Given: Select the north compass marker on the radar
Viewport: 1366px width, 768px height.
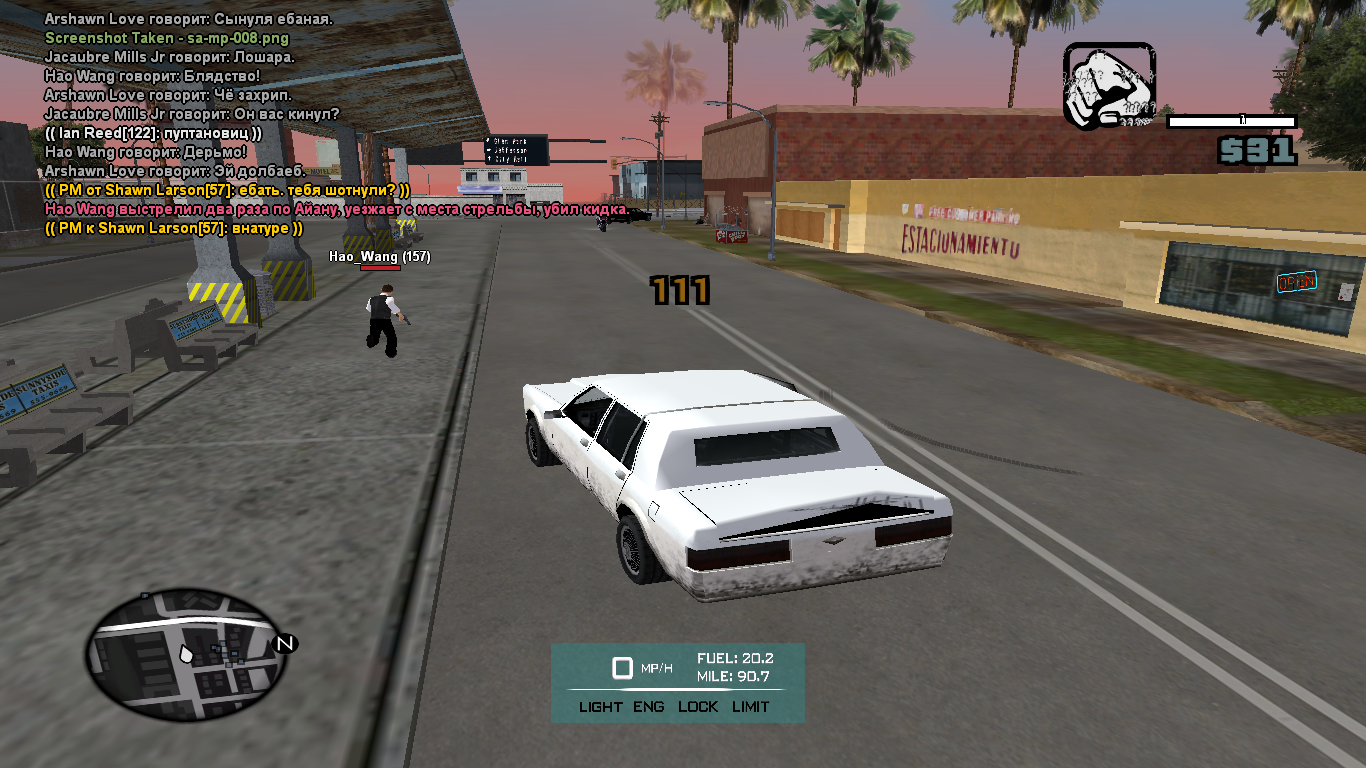Looking at the screenshot, I should pos(285,643).
